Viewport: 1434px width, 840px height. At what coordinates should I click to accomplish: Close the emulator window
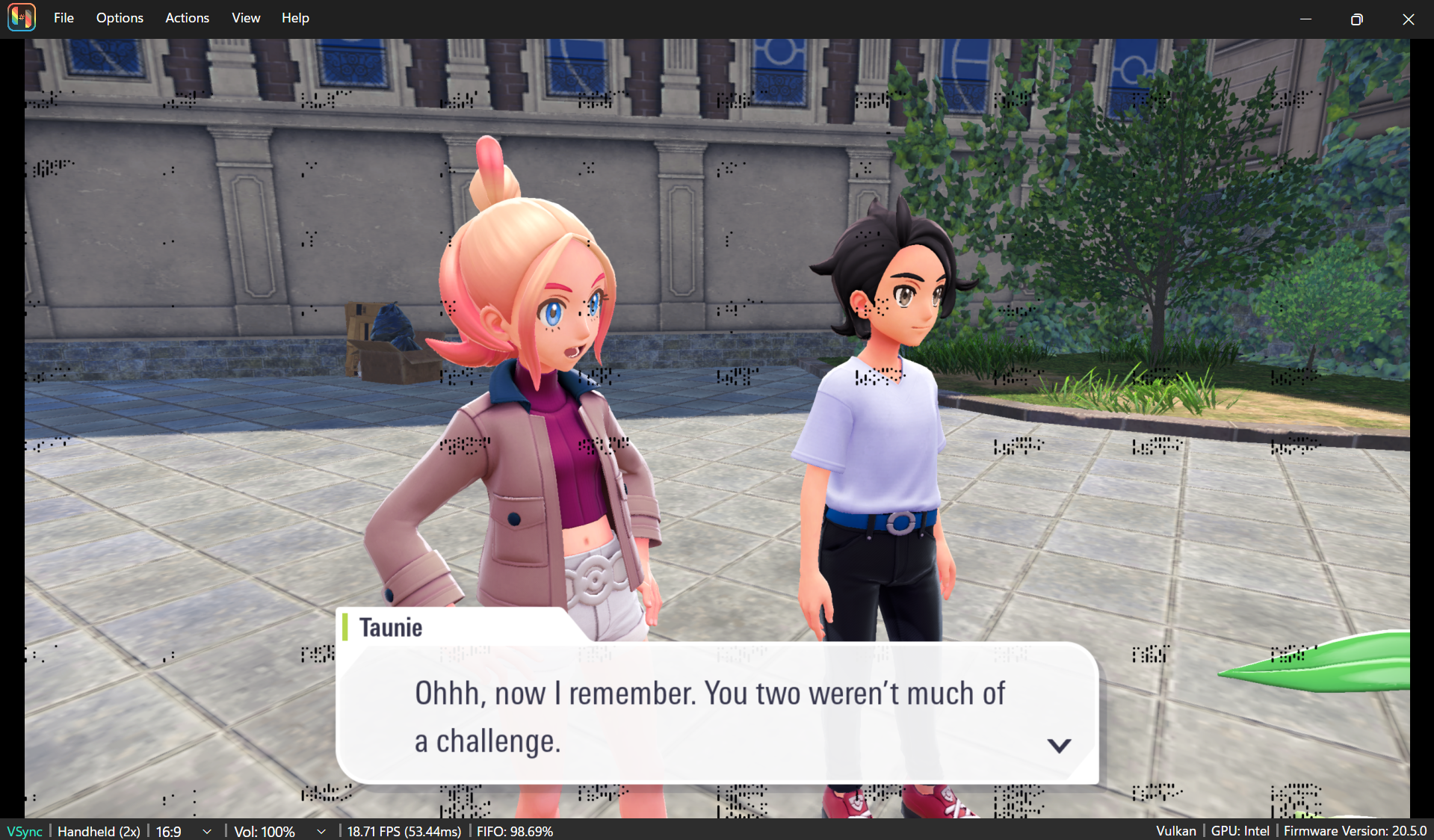[1408, 19]
